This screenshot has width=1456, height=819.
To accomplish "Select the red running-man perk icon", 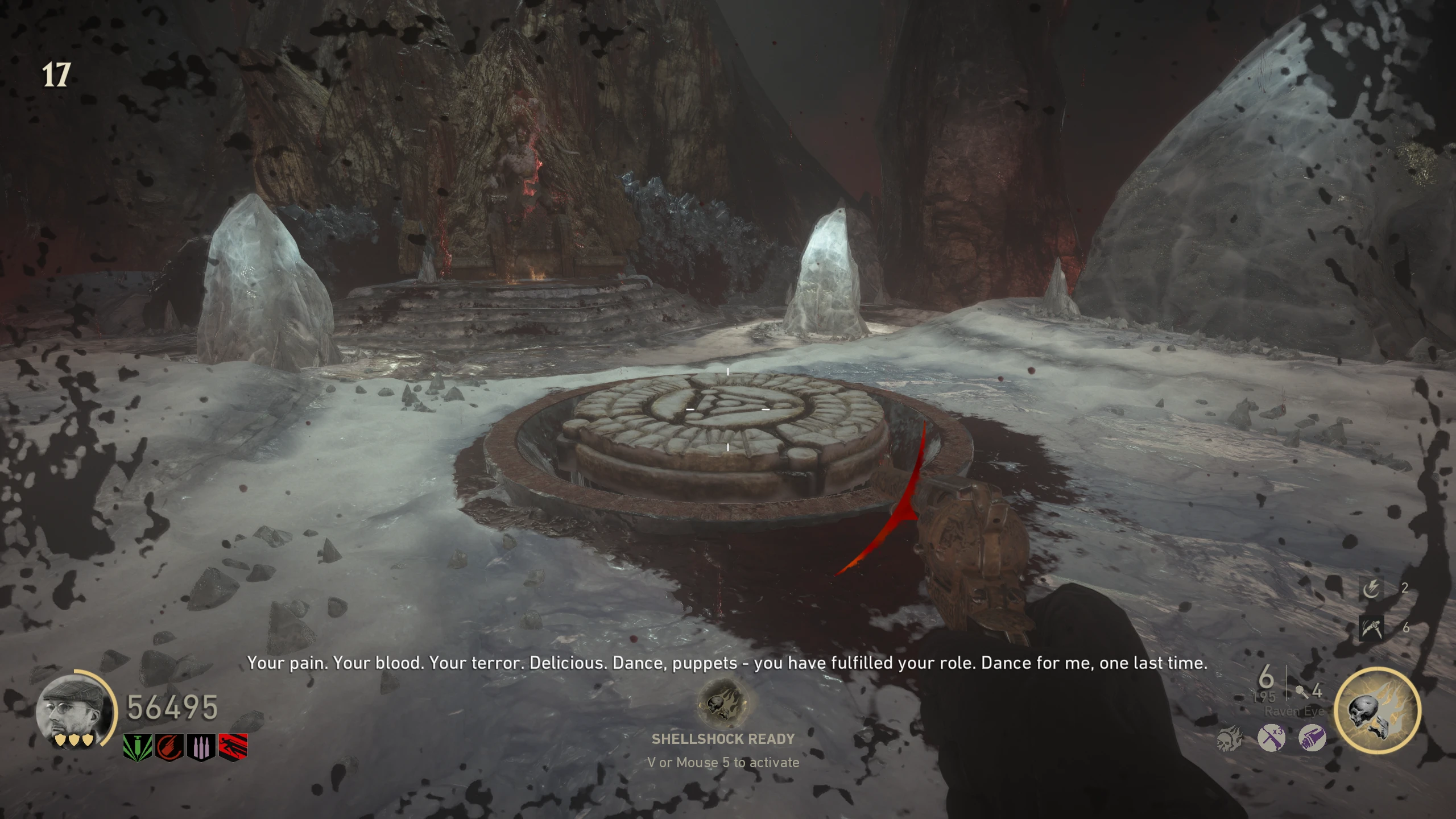I will click(233, 746).
